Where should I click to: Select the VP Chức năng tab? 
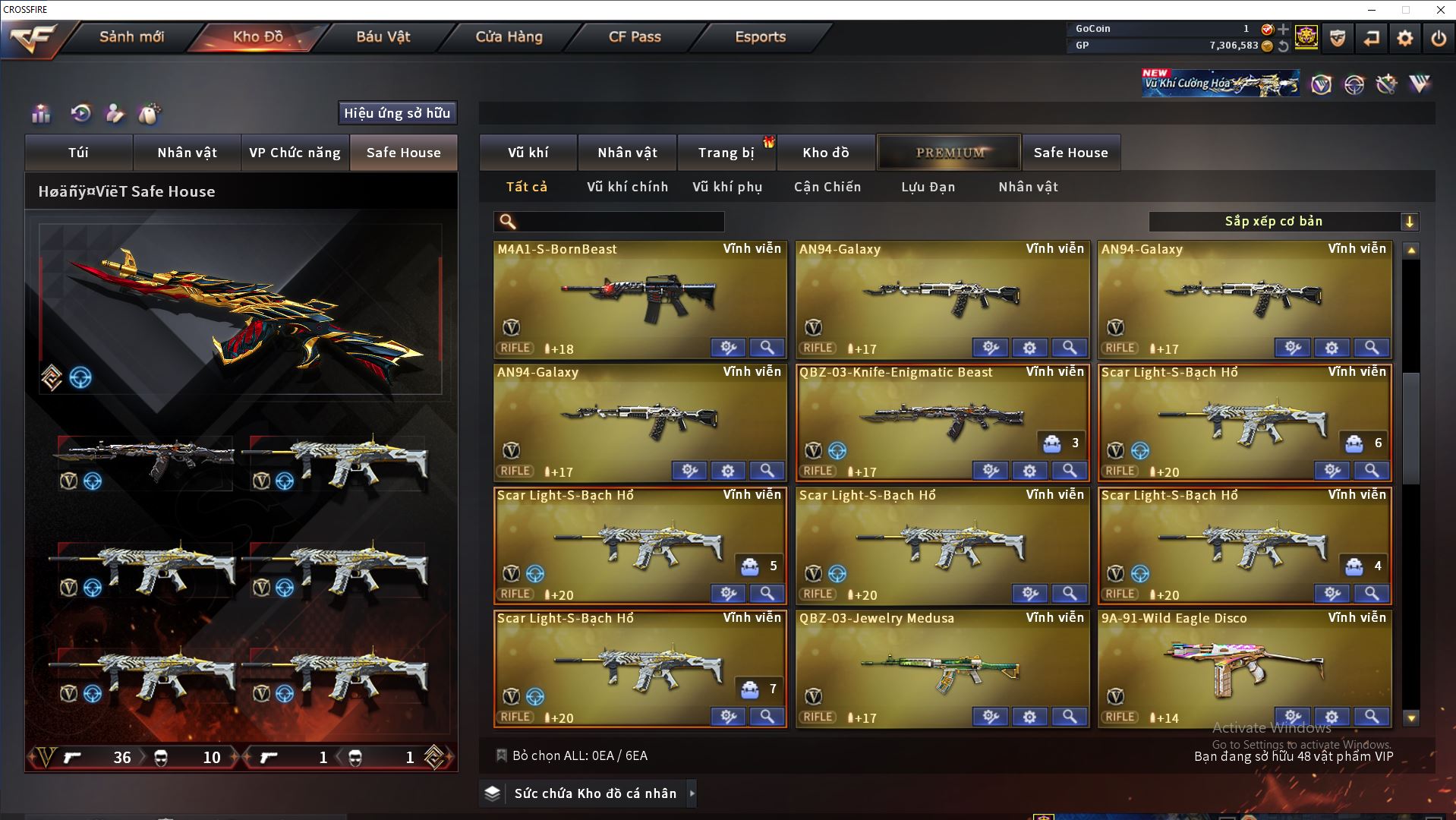pyautogui.click(x=295, y=153)
